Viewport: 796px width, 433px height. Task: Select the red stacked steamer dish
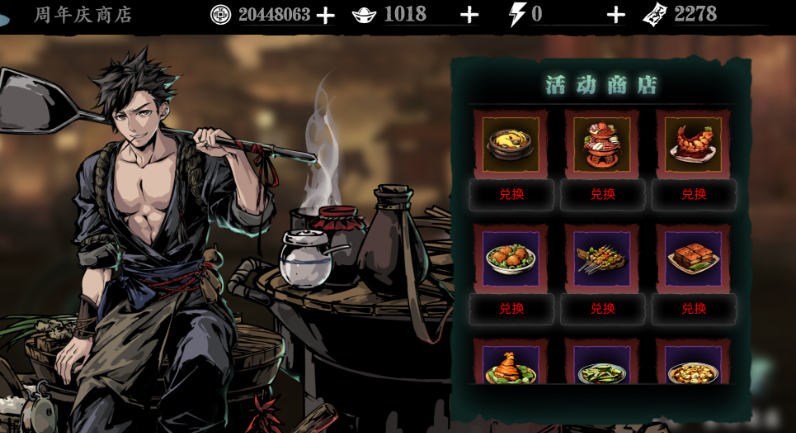click(602, 144)
